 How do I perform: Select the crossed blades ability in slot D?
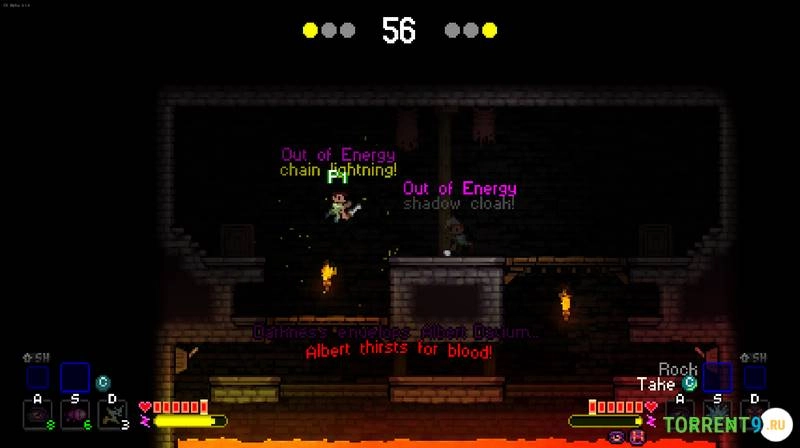(112, 414)
